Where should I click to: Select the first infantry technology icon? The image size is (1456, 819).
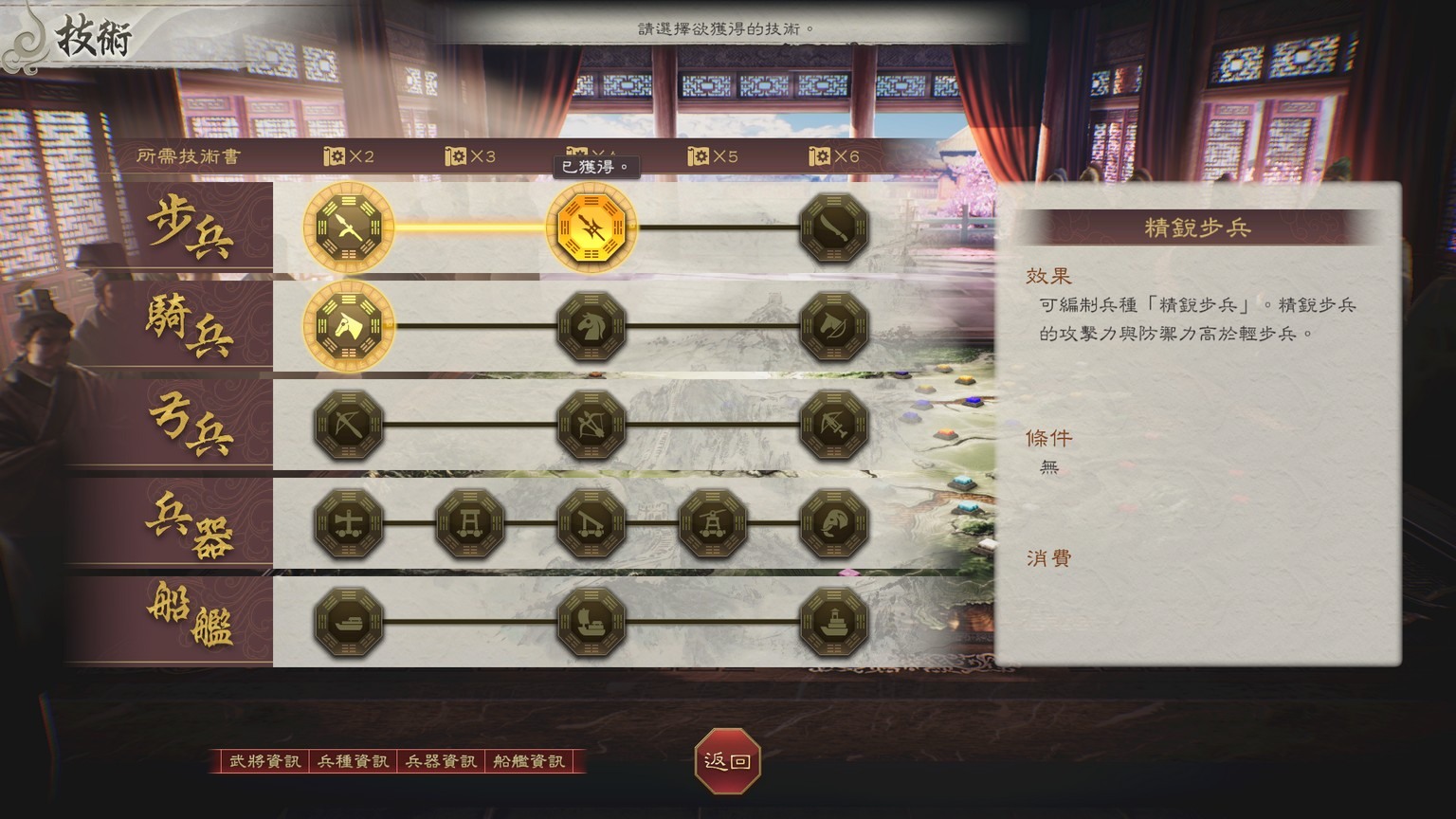click(x=348, y=227)
